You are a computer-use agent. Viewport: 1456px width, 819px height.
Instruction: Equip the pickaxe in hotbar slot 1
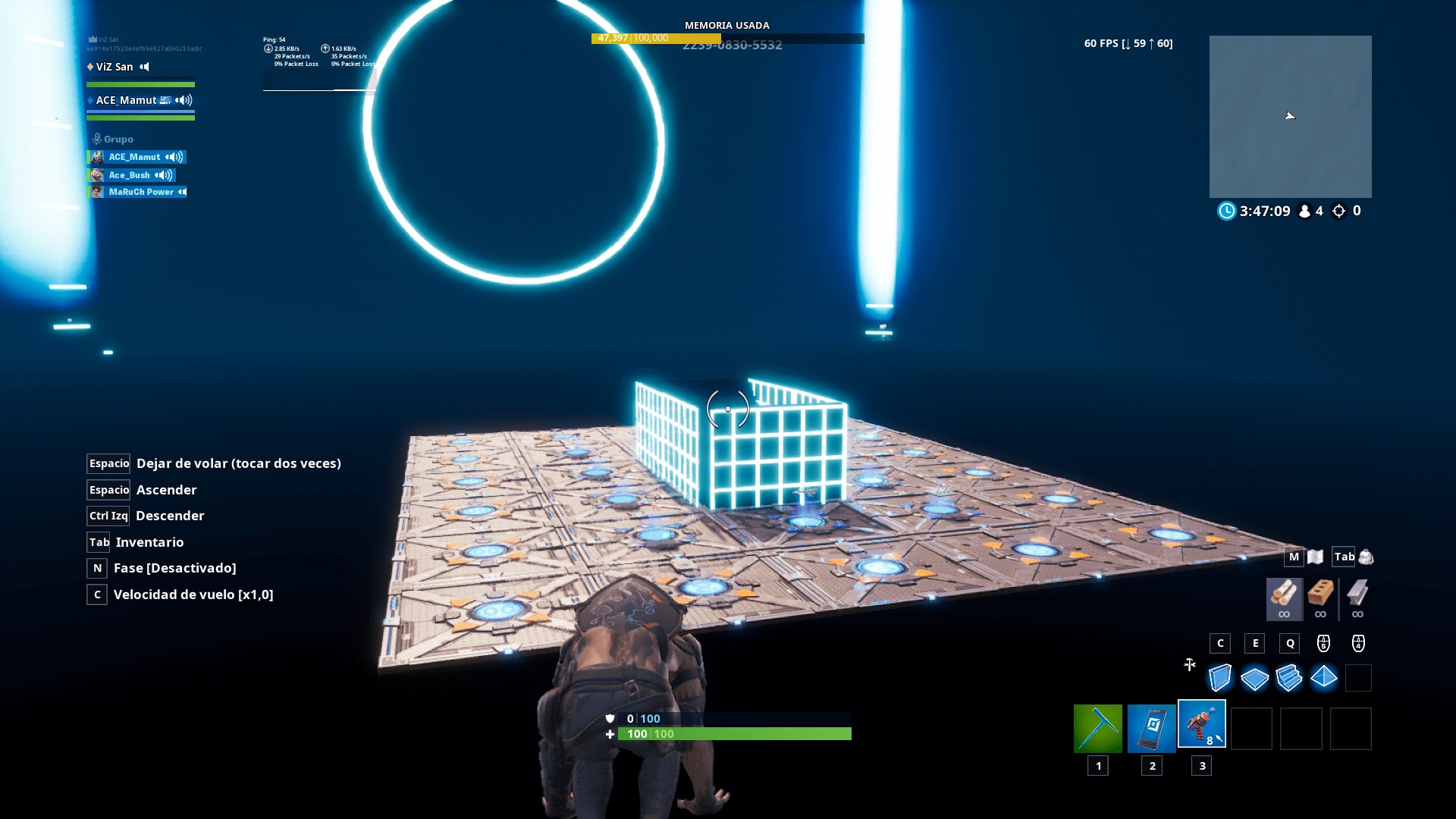1098,726
